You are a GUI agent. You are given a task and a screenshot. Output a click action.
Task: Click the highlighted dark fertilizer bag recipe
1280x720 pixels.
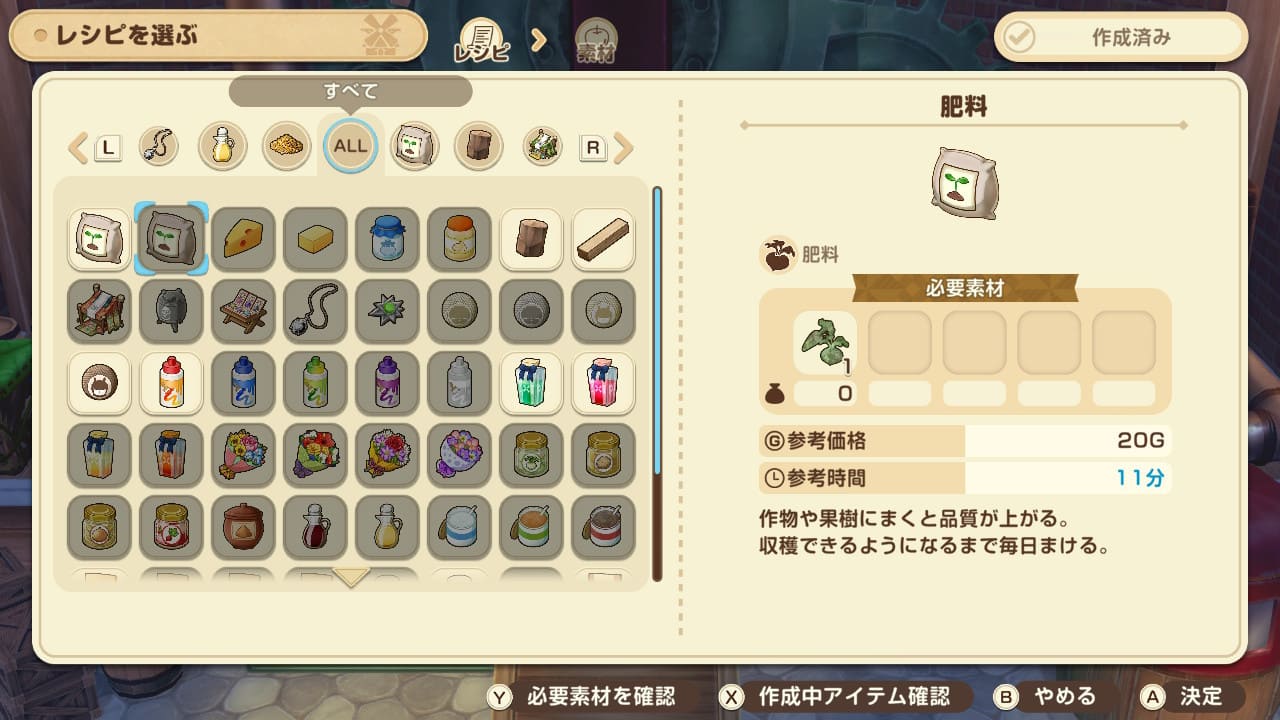171,239
